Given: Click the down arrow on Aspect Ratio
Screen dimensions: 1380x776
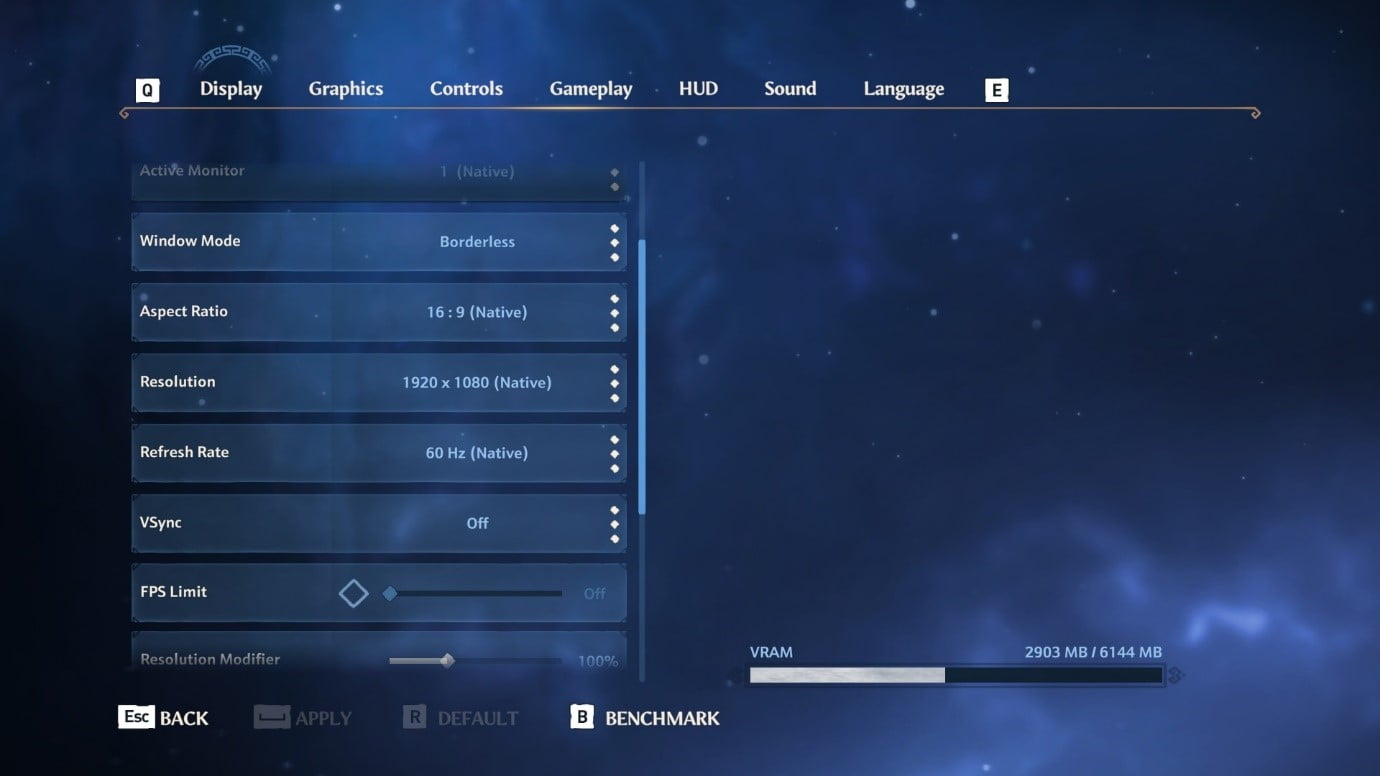Looking at the screenshot, I should coord(615,325).
